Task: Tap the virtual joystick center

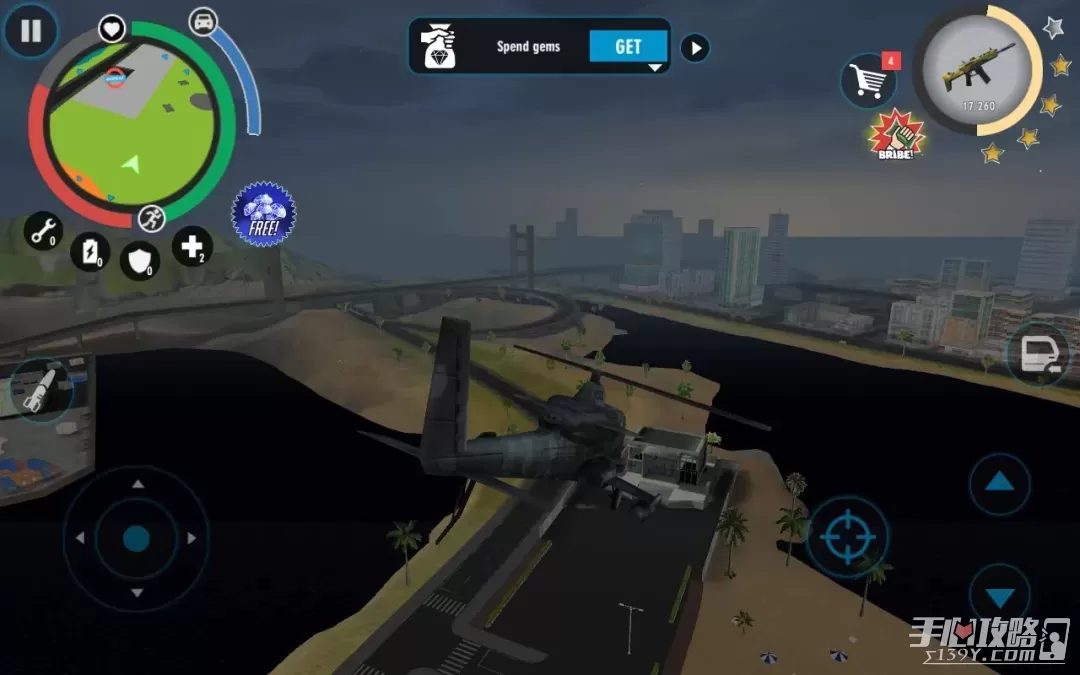Action: click(136, 539)
